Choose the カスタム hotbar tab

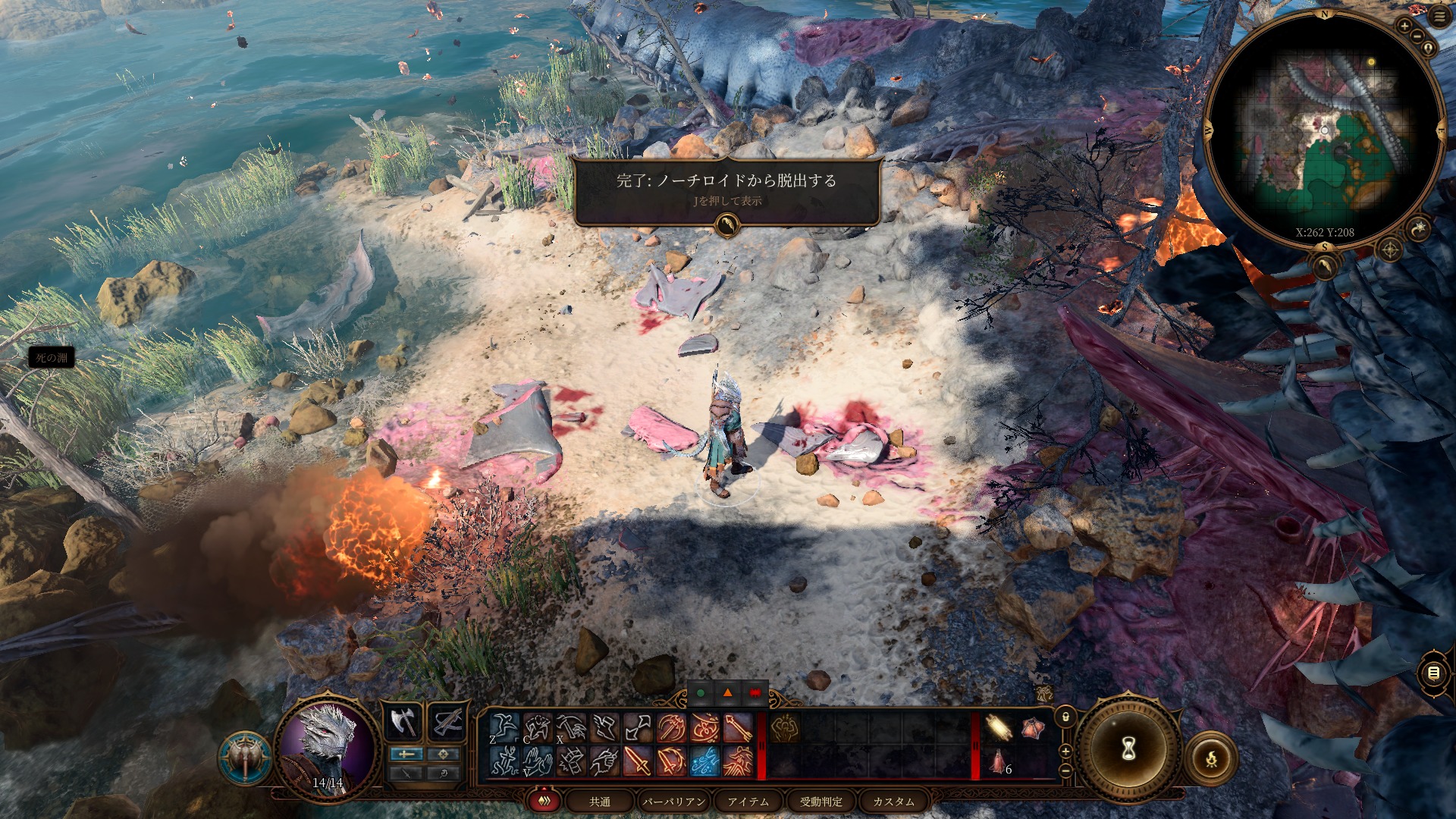pyautogui.click(x=893, y=802)
